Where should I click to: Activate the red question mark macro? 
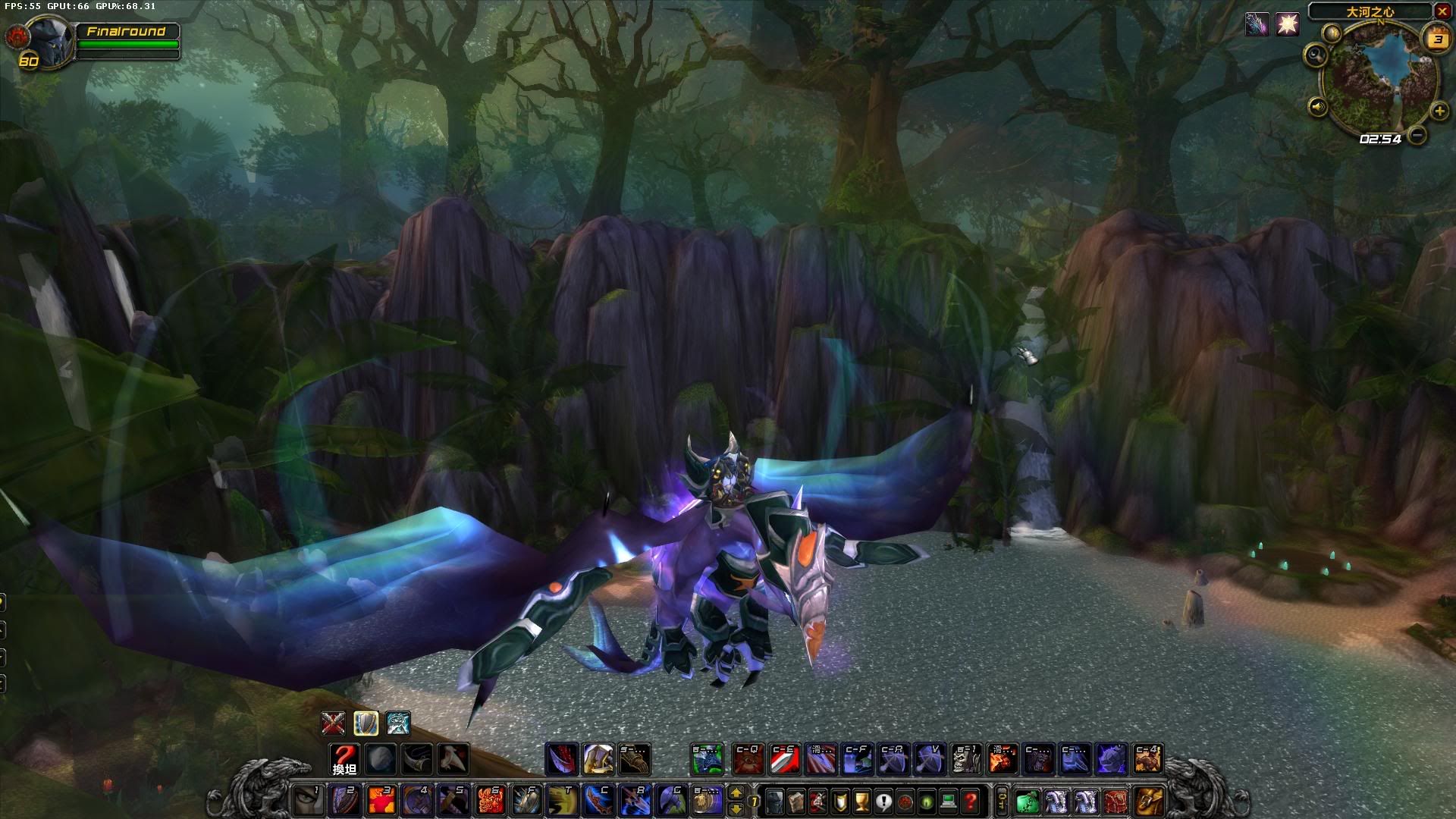(344, 758)
